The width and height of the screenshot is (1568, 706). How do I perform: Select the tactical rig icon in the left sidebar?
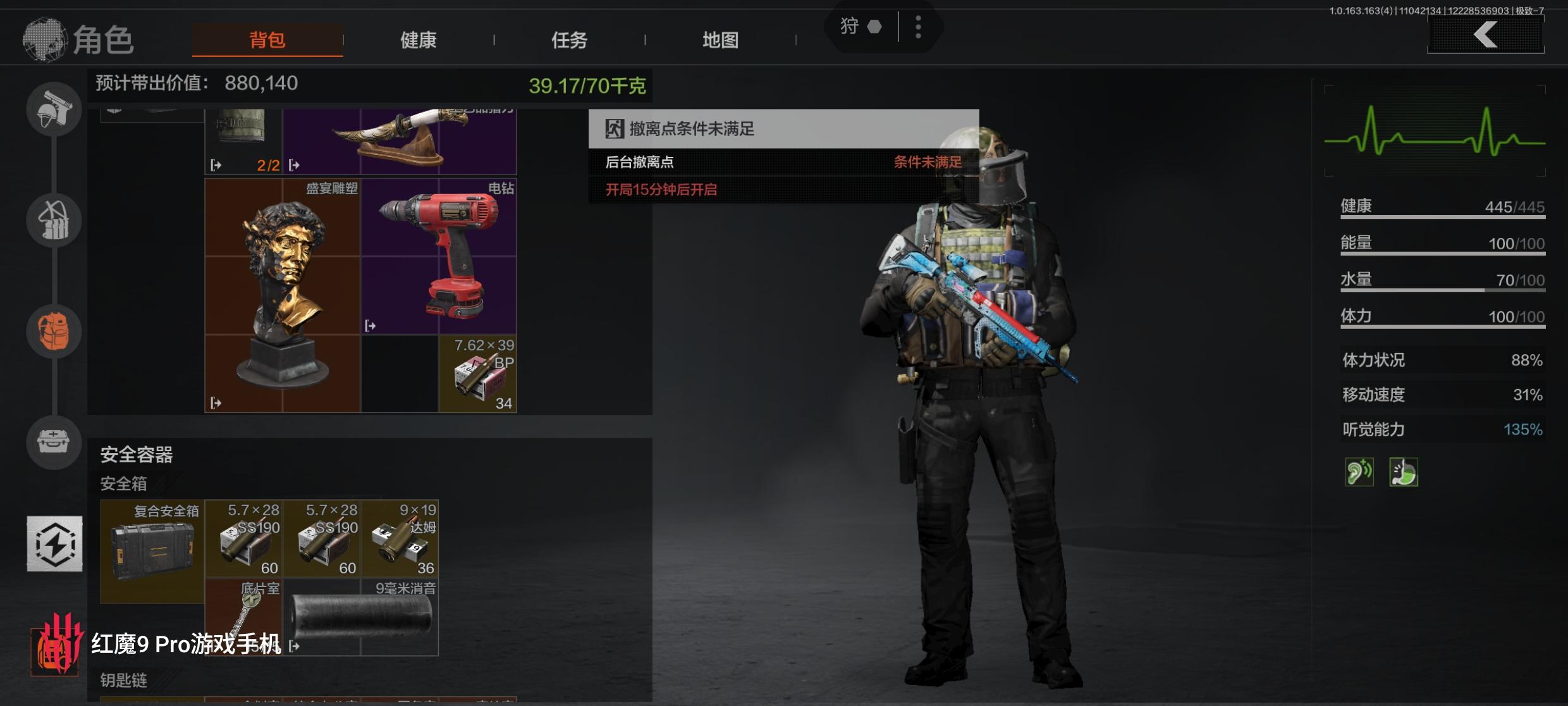pos(54,220)
